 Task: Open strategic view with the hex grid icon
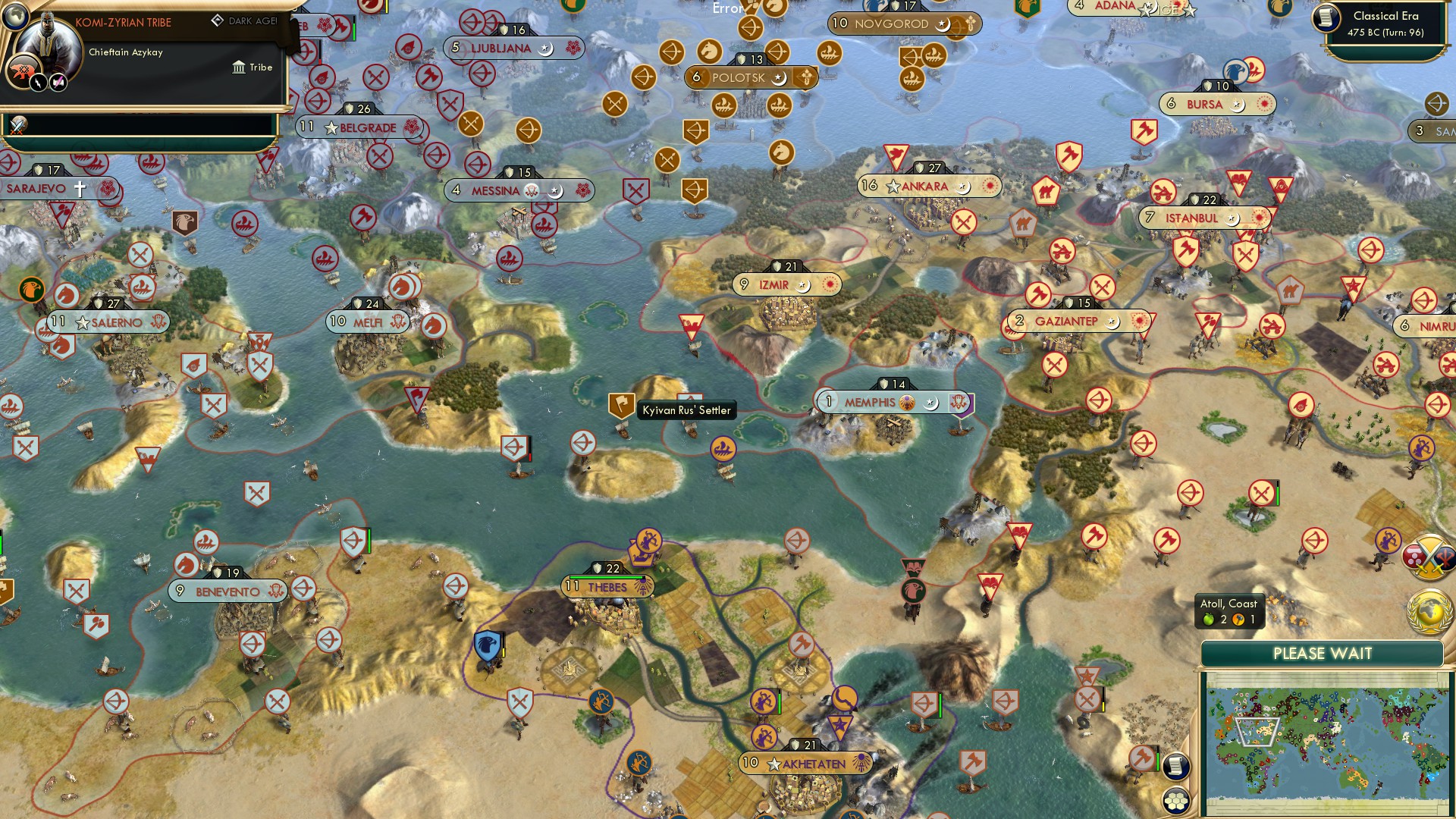pos(1176,802)
